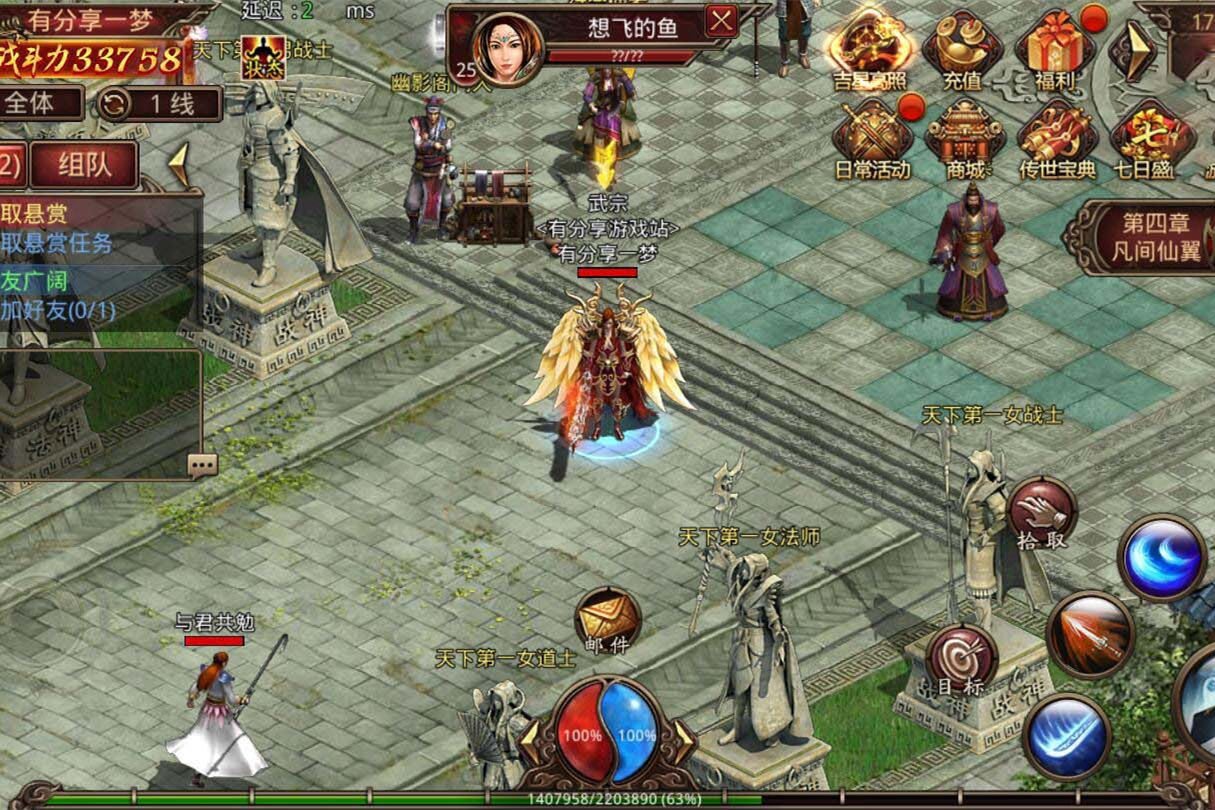Activate the fiery sword slash skill
Image resolution: width=1215 pixels, height=810 pixels.
pos(1090,634)
